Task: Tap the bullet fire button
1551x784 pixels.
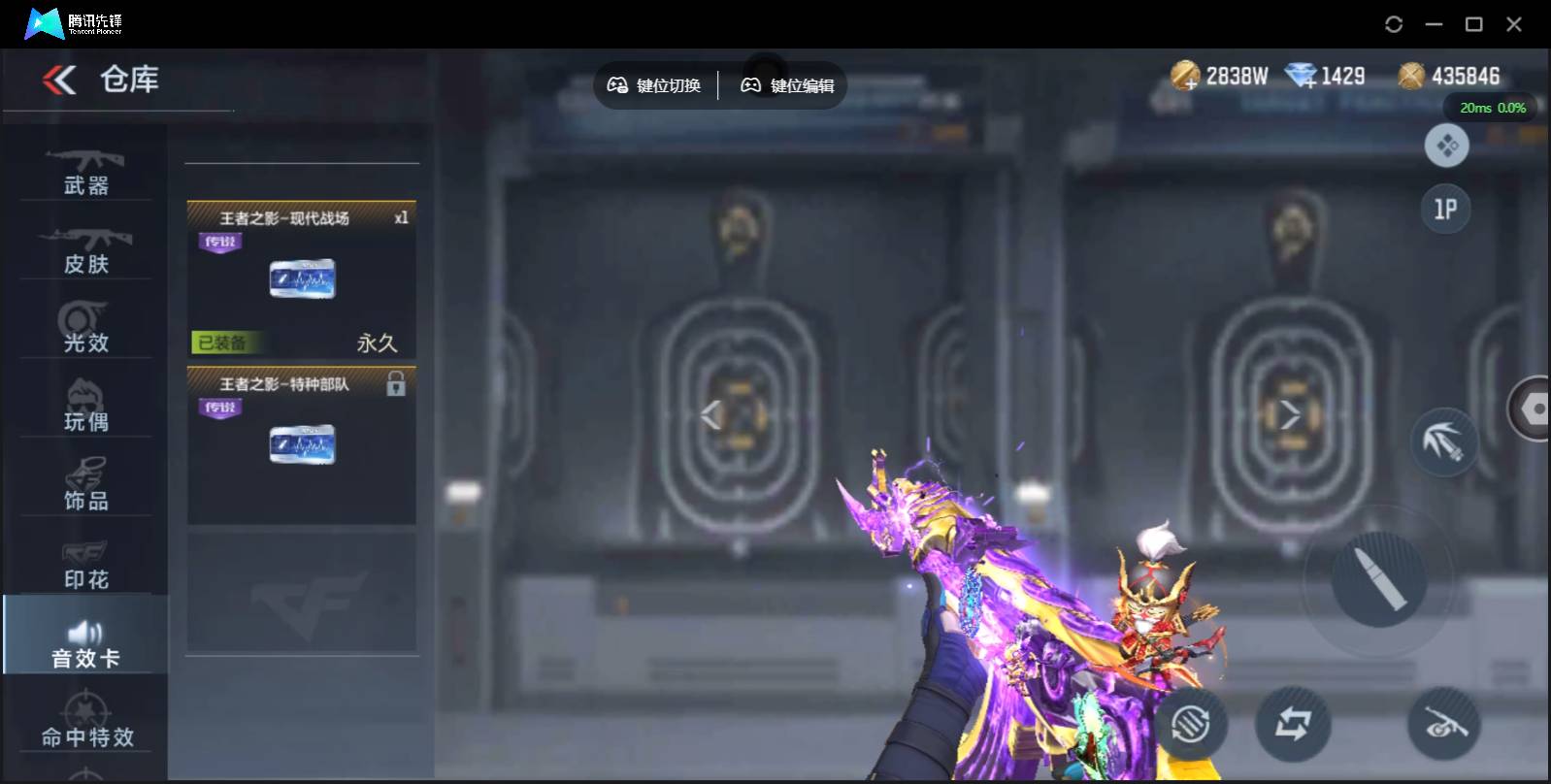Action: tap(1379, 578)
